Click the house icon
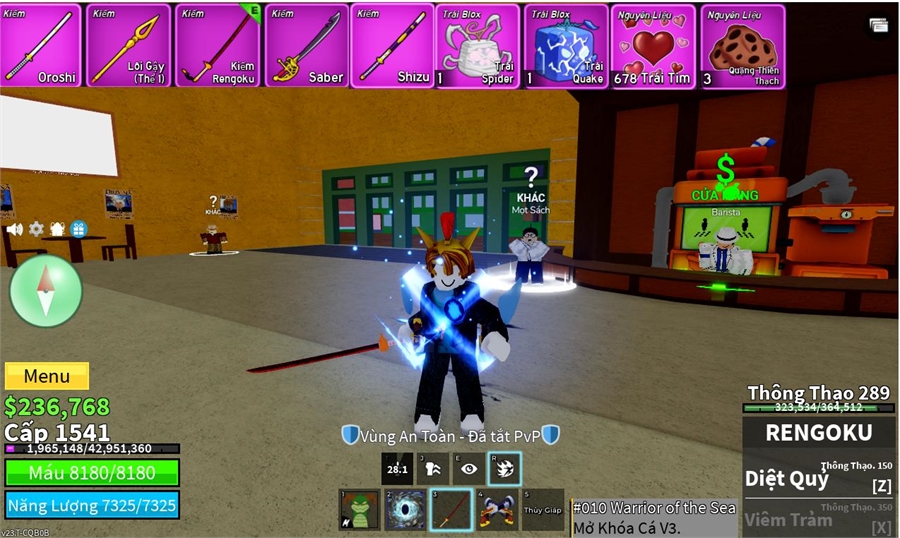This screenshot has width=900, height=538. tap(57, 229)
